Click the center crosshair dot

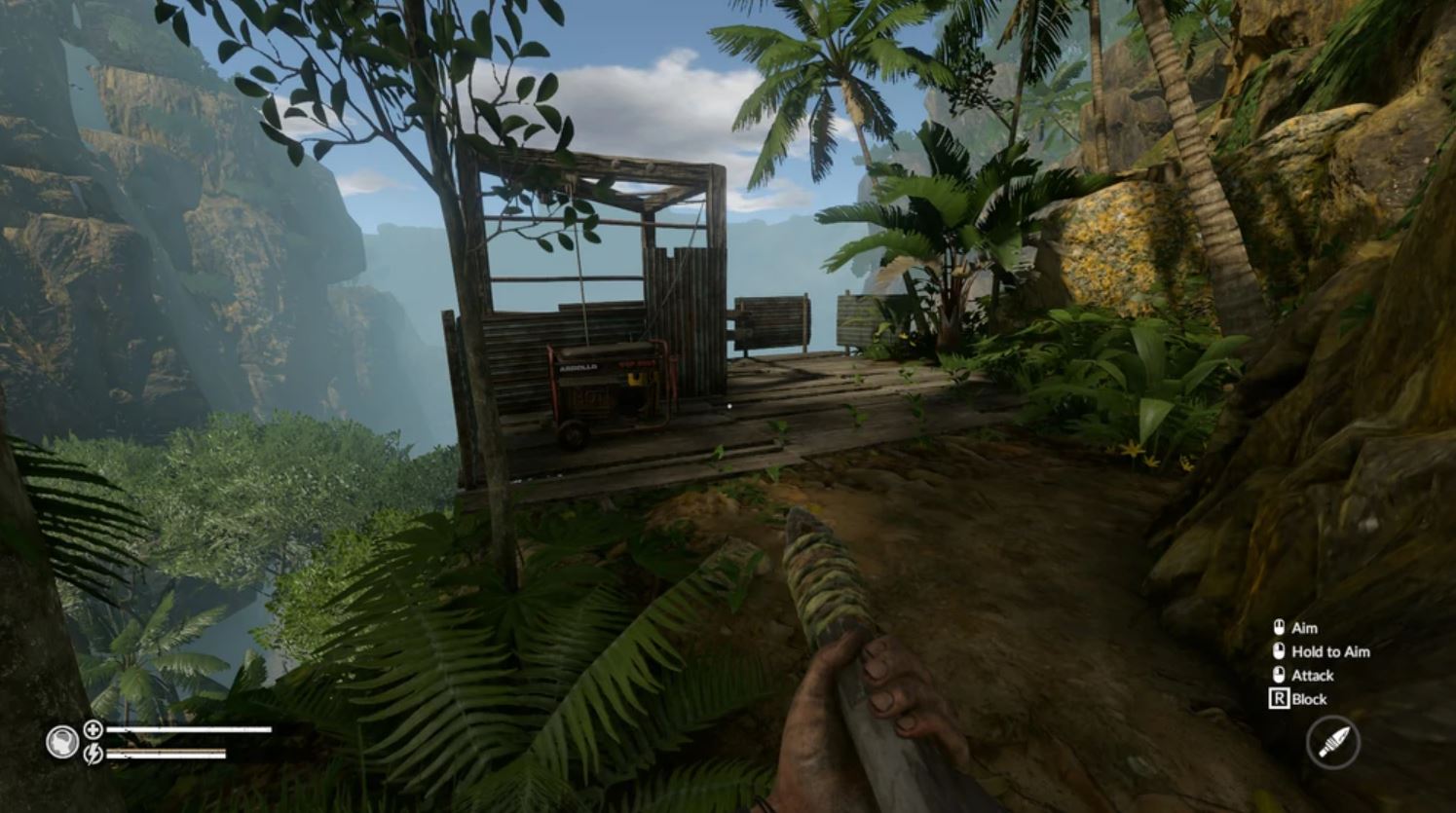[728, 406]
